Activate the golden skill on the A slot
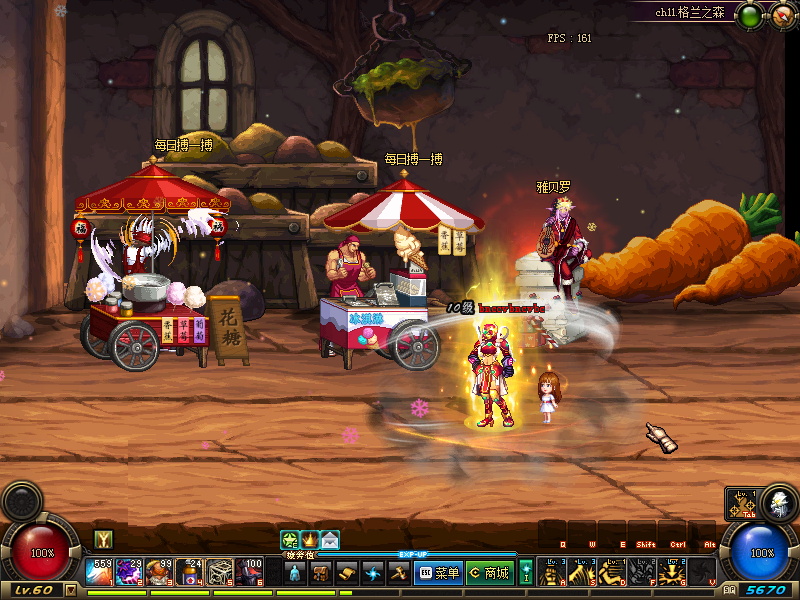This screenshot has height=600, width=800. [551, 572]
